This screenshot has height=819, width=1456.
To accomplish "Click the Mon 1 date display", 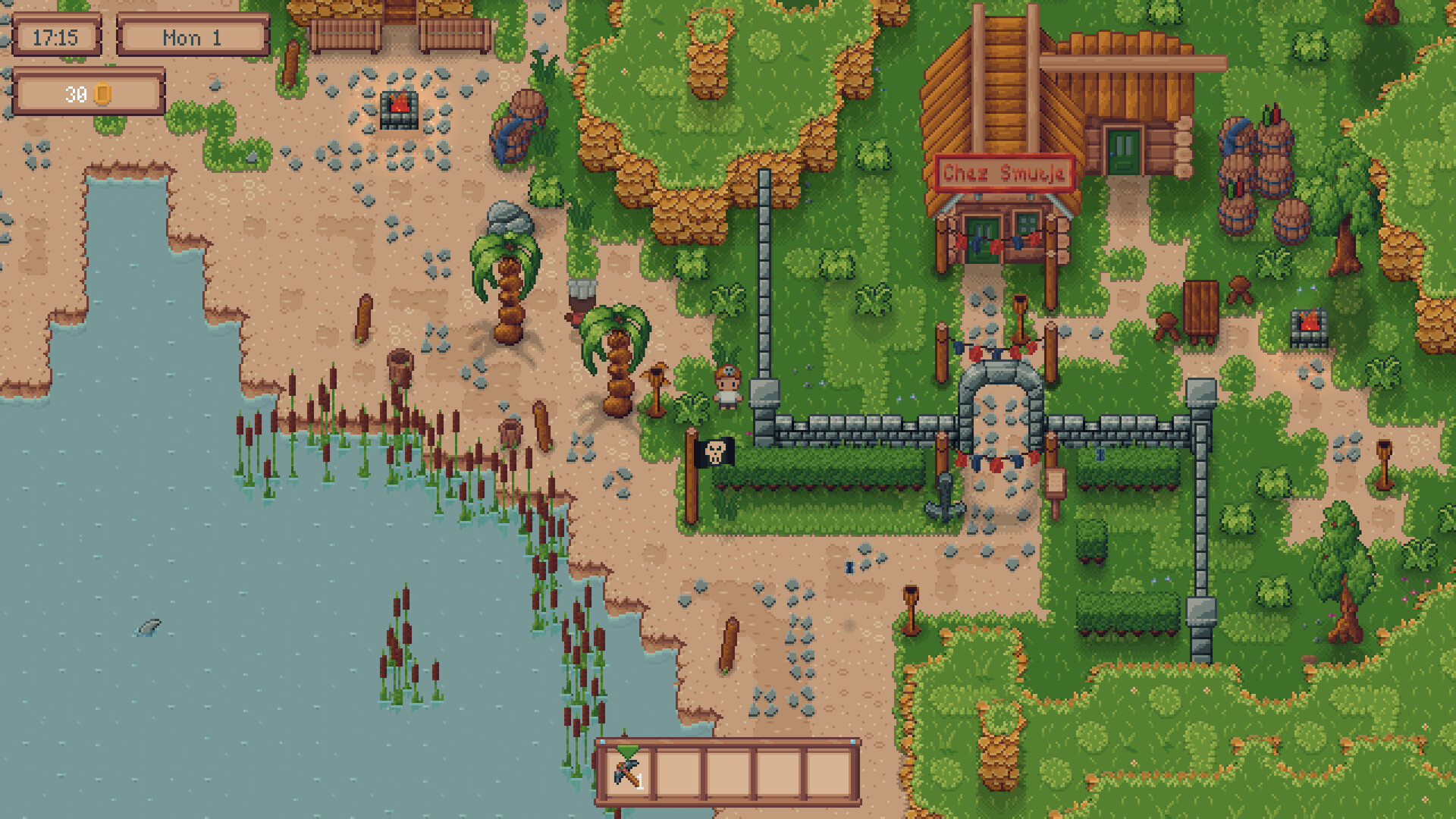I will tap(193, 37).
